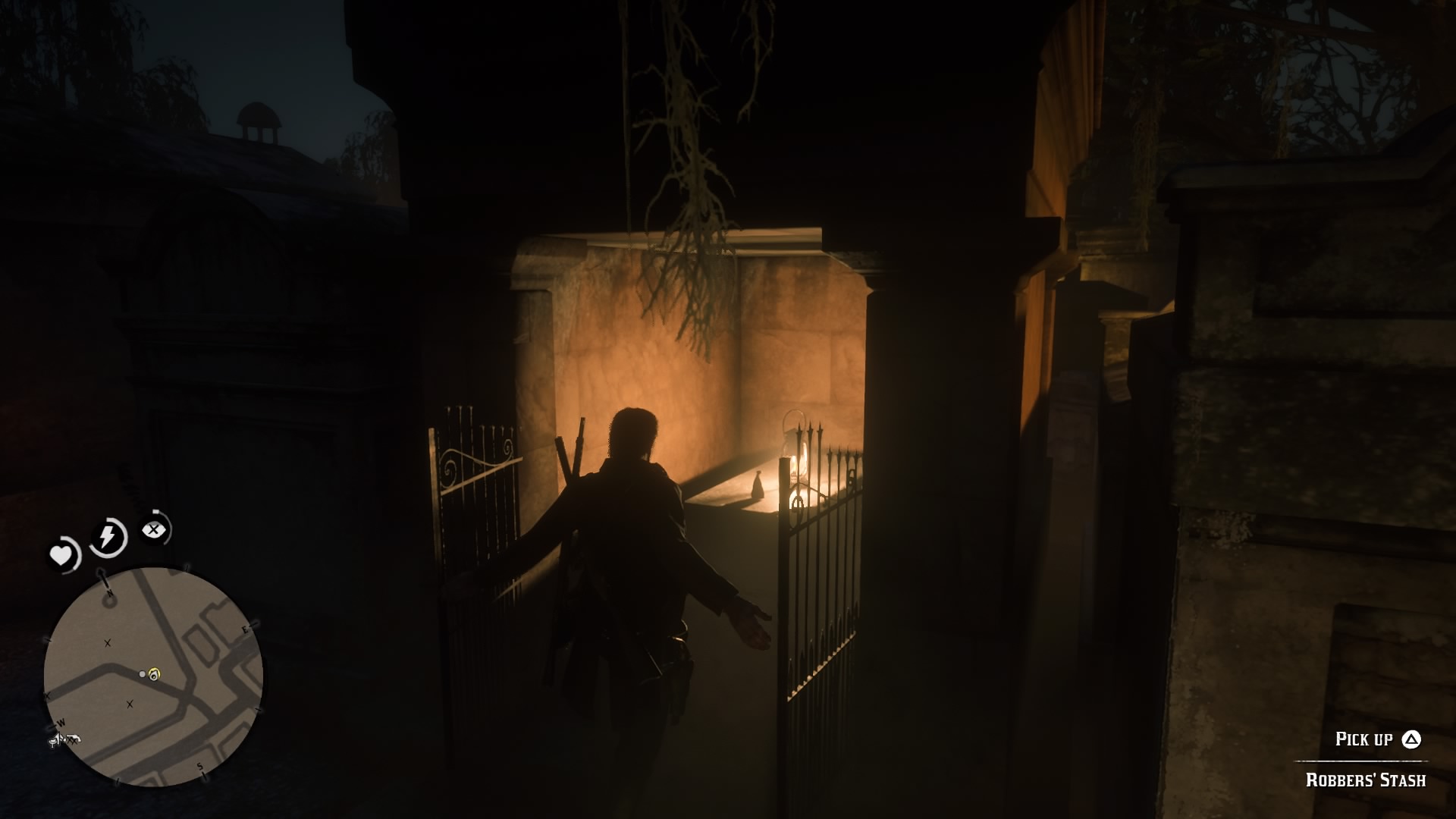Click the glowing lantern on the crypt ledge
1456x819 pixels.
pyautogui.click(x=795, y=455)
